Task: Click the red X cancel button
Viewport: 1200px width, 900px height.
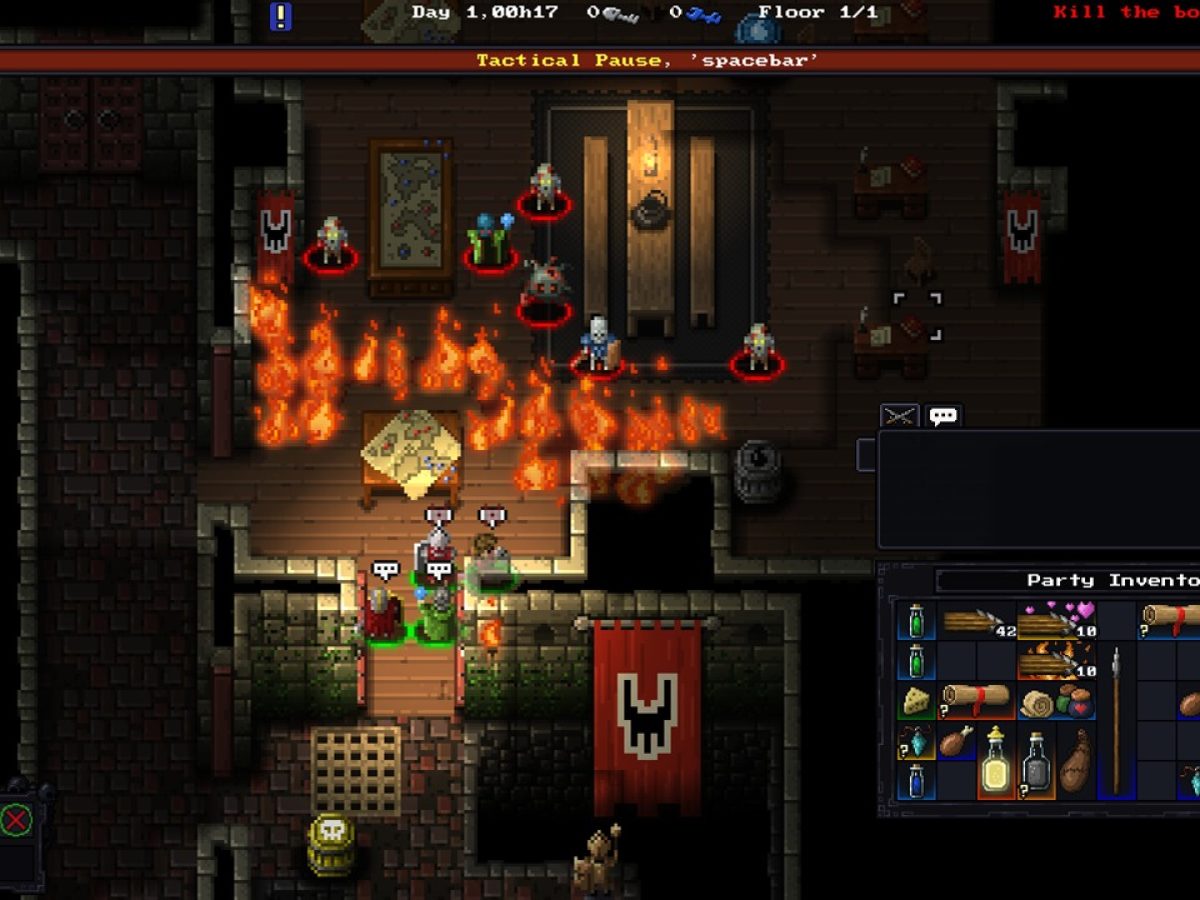Action: tap(16, 822)
